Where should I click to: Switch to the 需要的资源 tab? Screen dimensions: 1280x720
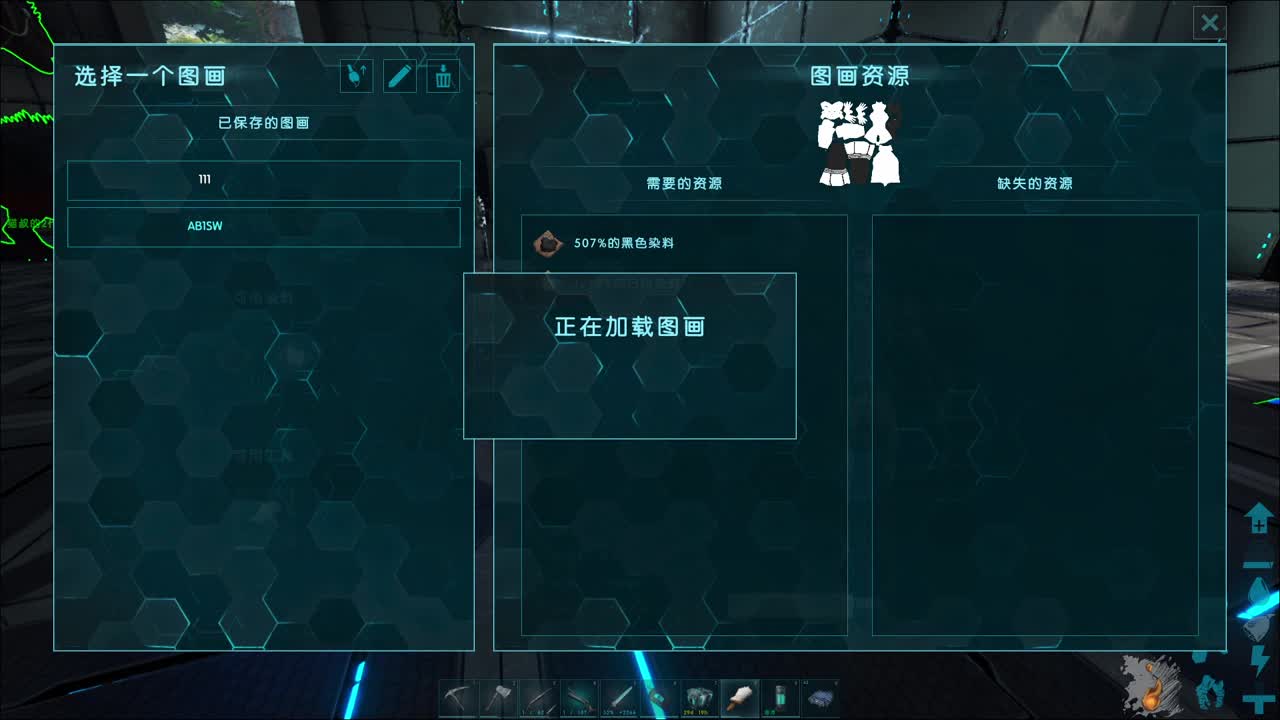click(x=683, y=184)
